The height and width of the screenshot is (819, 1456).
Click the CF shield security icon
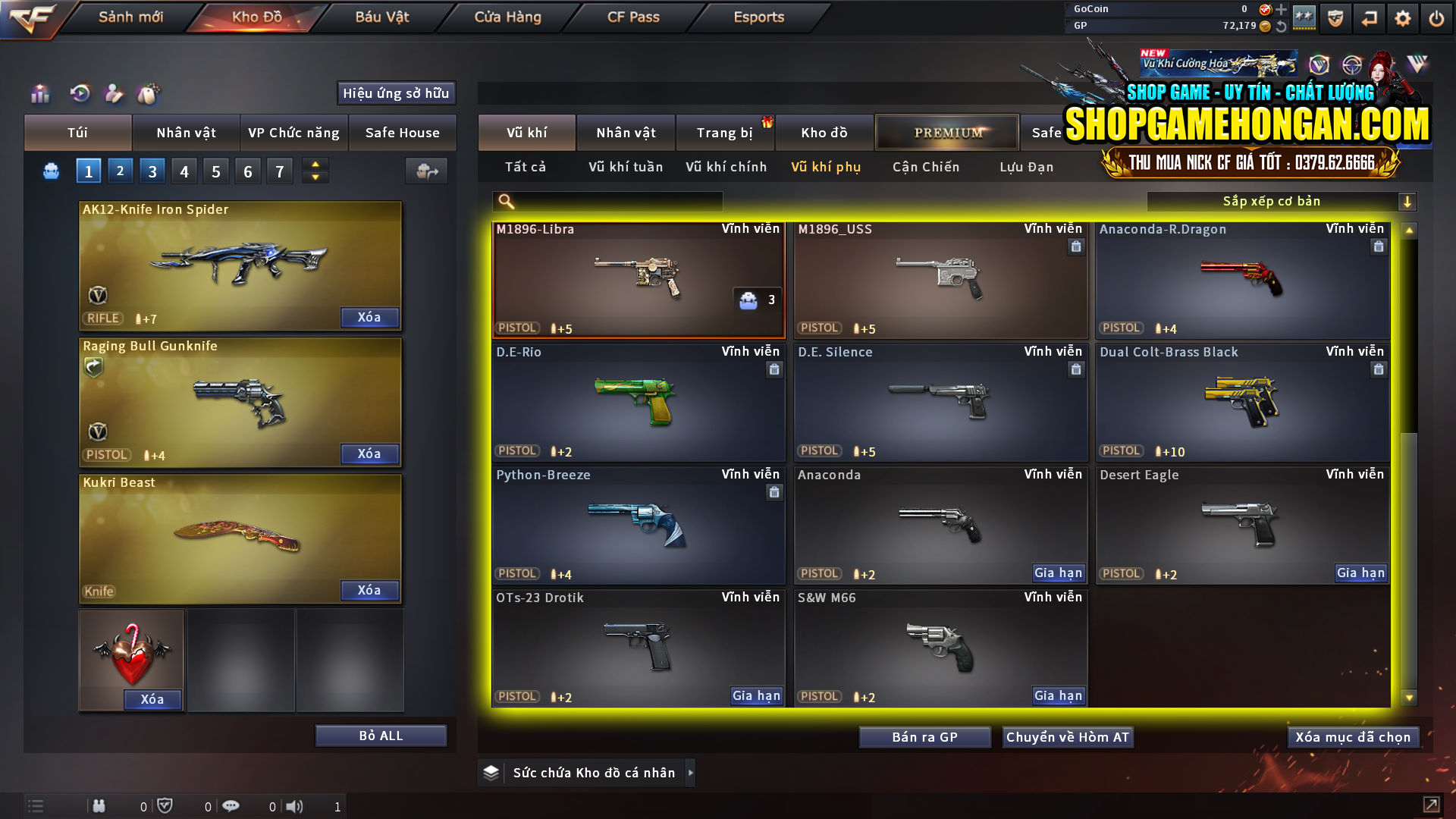[1335, 17]
